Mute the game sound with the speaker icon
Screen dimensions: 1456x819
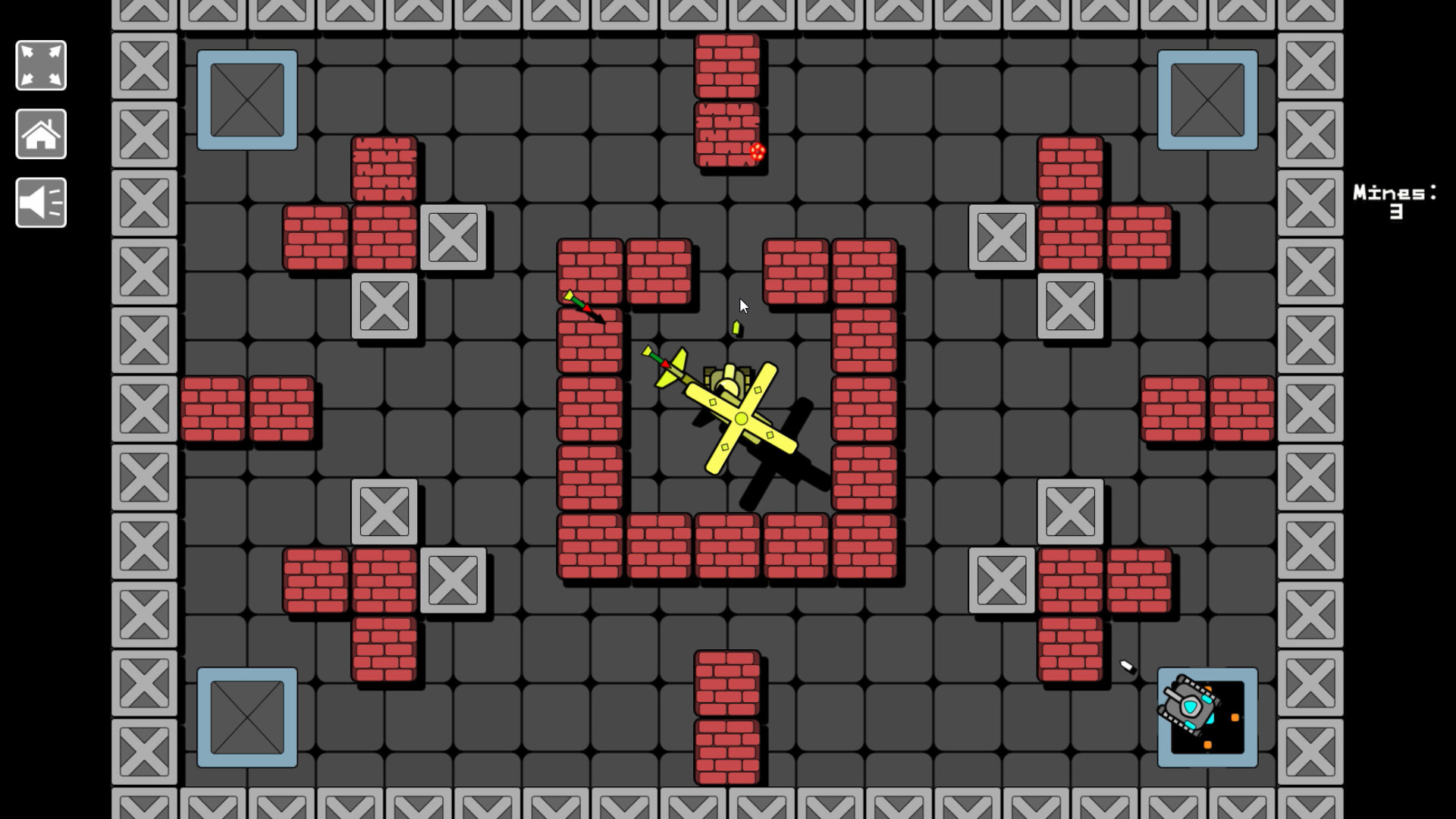(x=40, y=202)
